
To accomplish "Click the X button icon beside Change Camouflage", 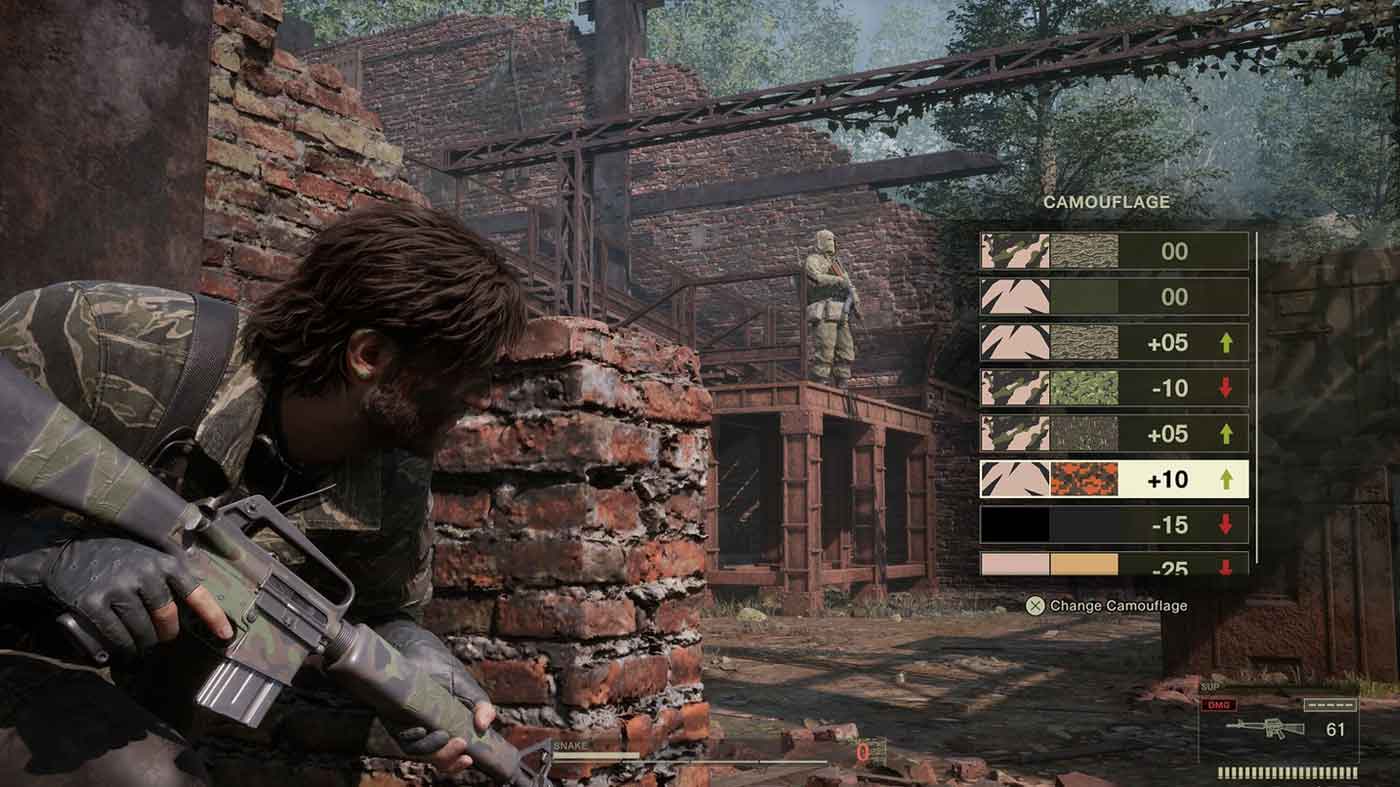I will tap(1034, 604).
